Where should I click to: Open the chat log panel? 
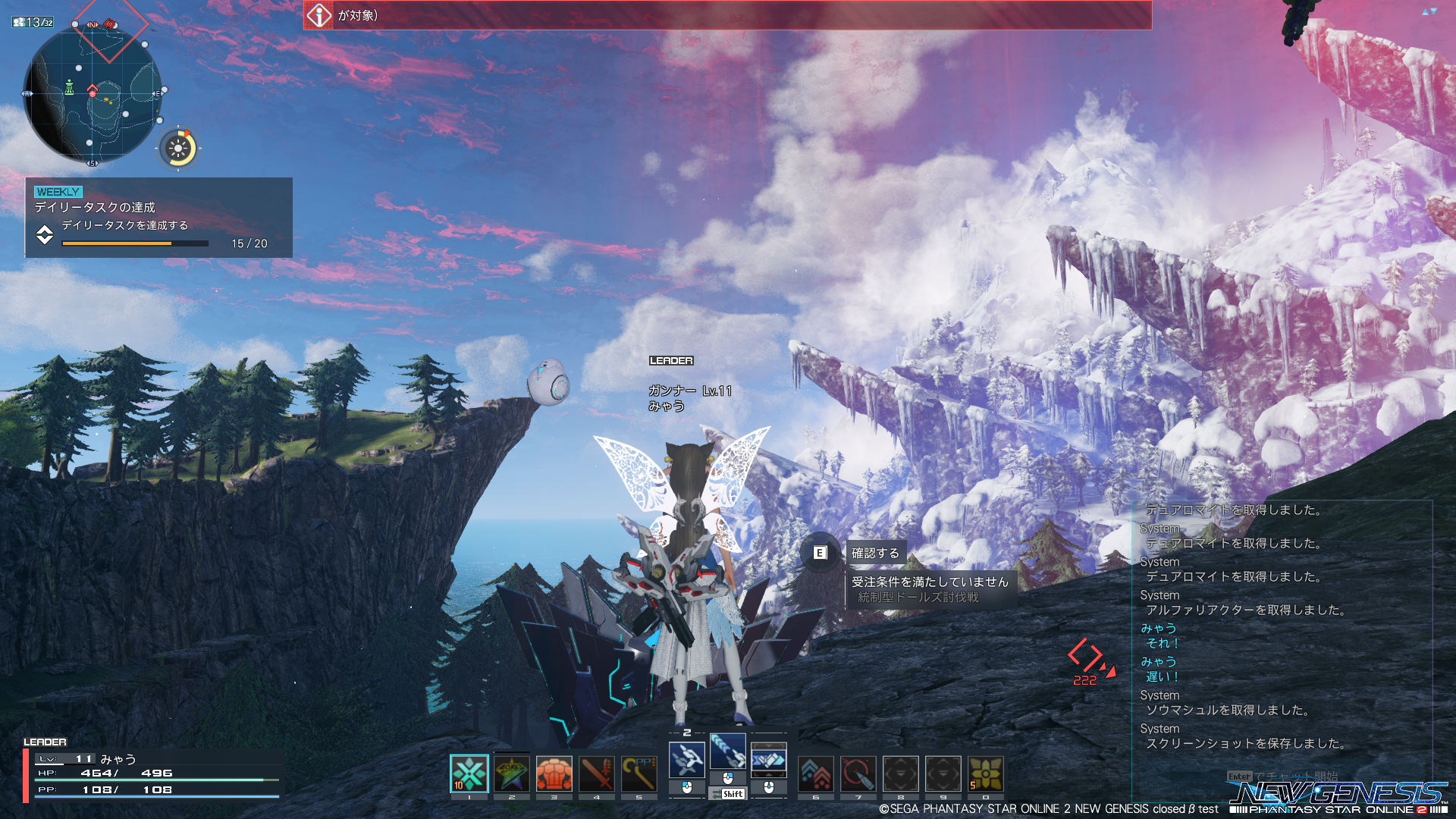tap(1282, 629)
